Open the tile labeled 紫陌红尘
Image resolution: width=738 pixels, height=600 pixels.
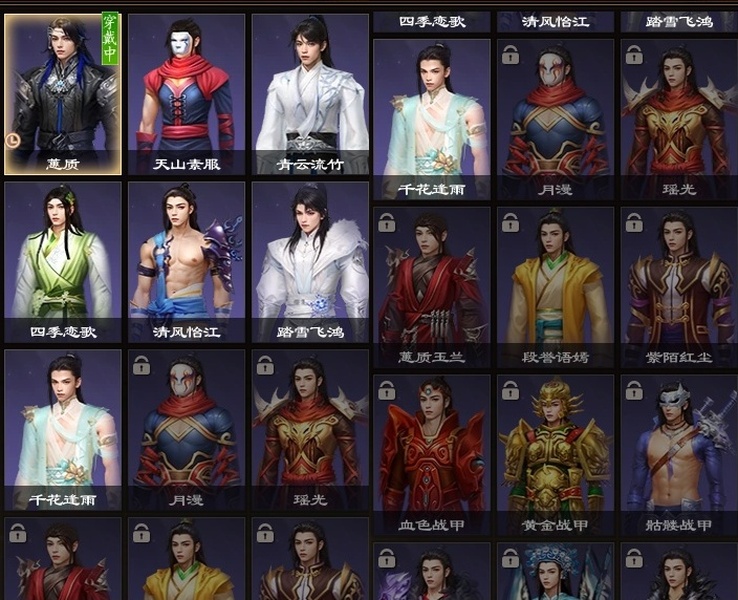coord(679,287)
